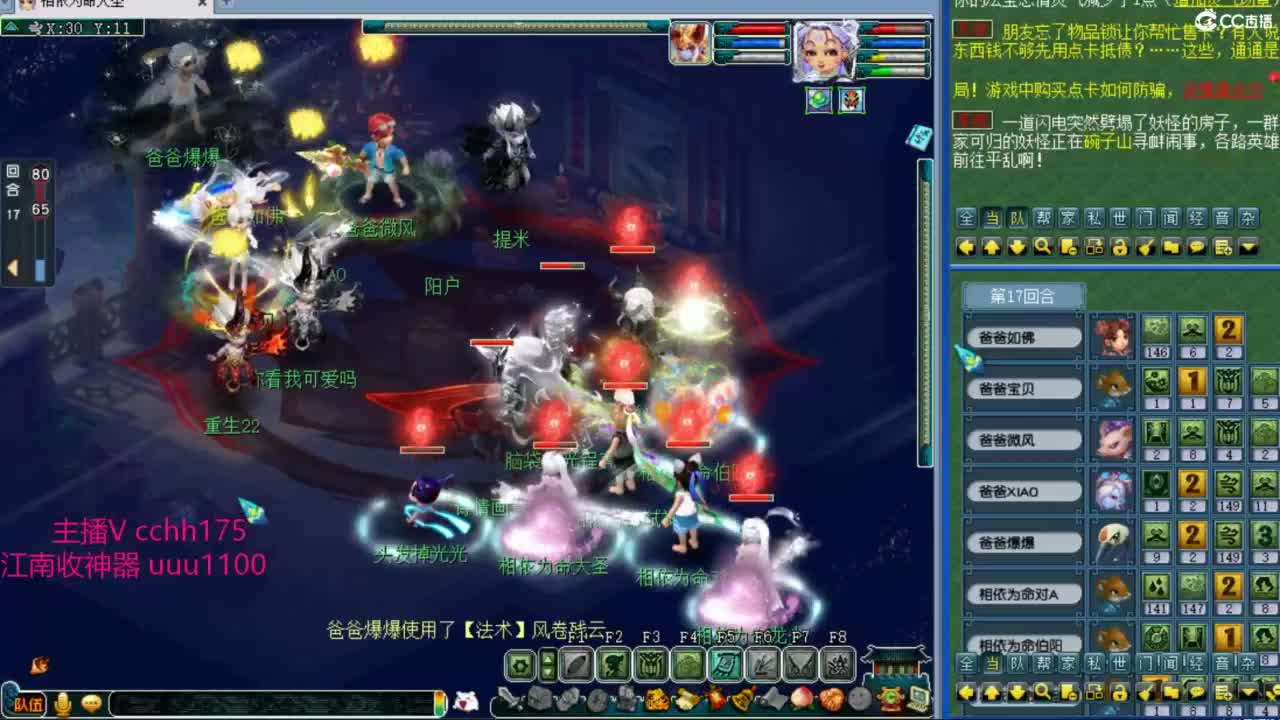
Task: Open the tiger pet icon on the bottom toolbar
Action: (x=656, y=698)
